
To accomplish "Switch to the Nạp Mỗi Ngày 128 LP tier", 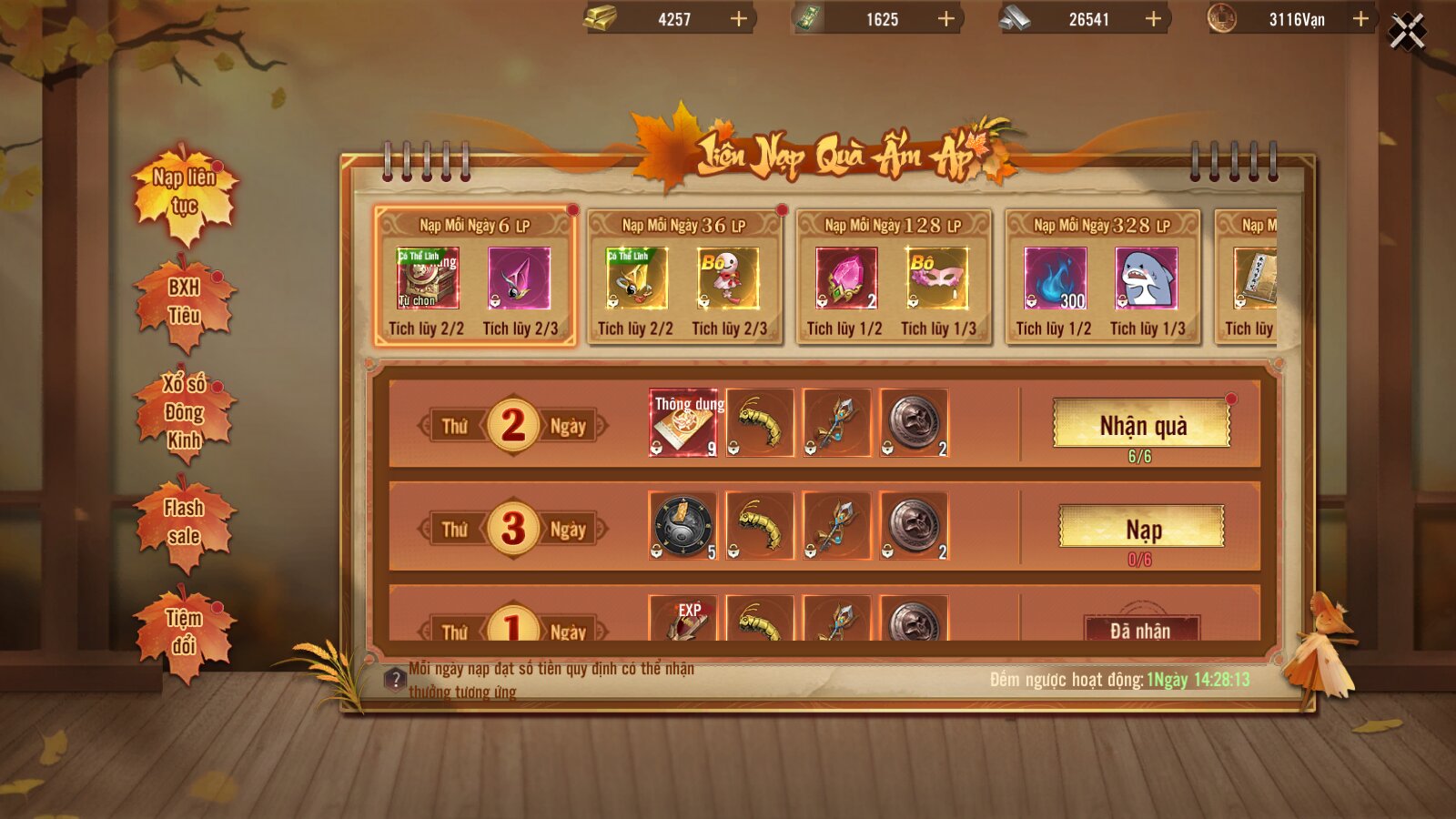I will [x=893, y=276].
